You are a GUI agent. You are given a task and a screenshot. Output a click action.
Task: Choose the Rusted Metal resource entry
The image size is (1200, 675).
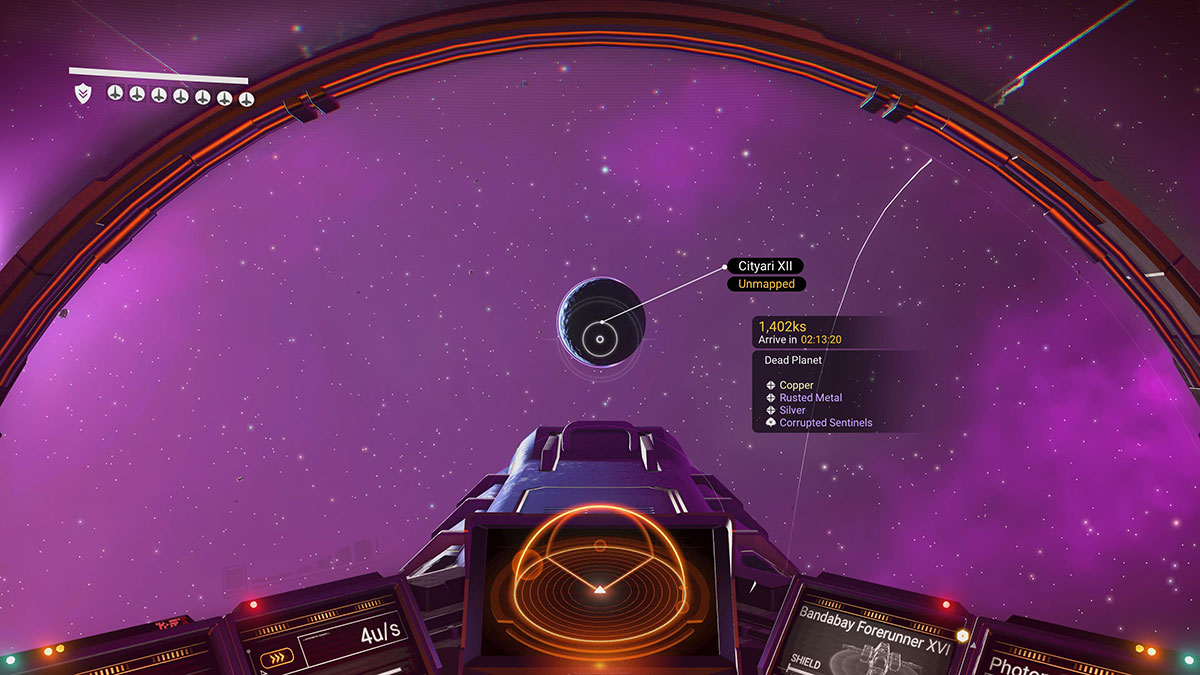(810, 398)
